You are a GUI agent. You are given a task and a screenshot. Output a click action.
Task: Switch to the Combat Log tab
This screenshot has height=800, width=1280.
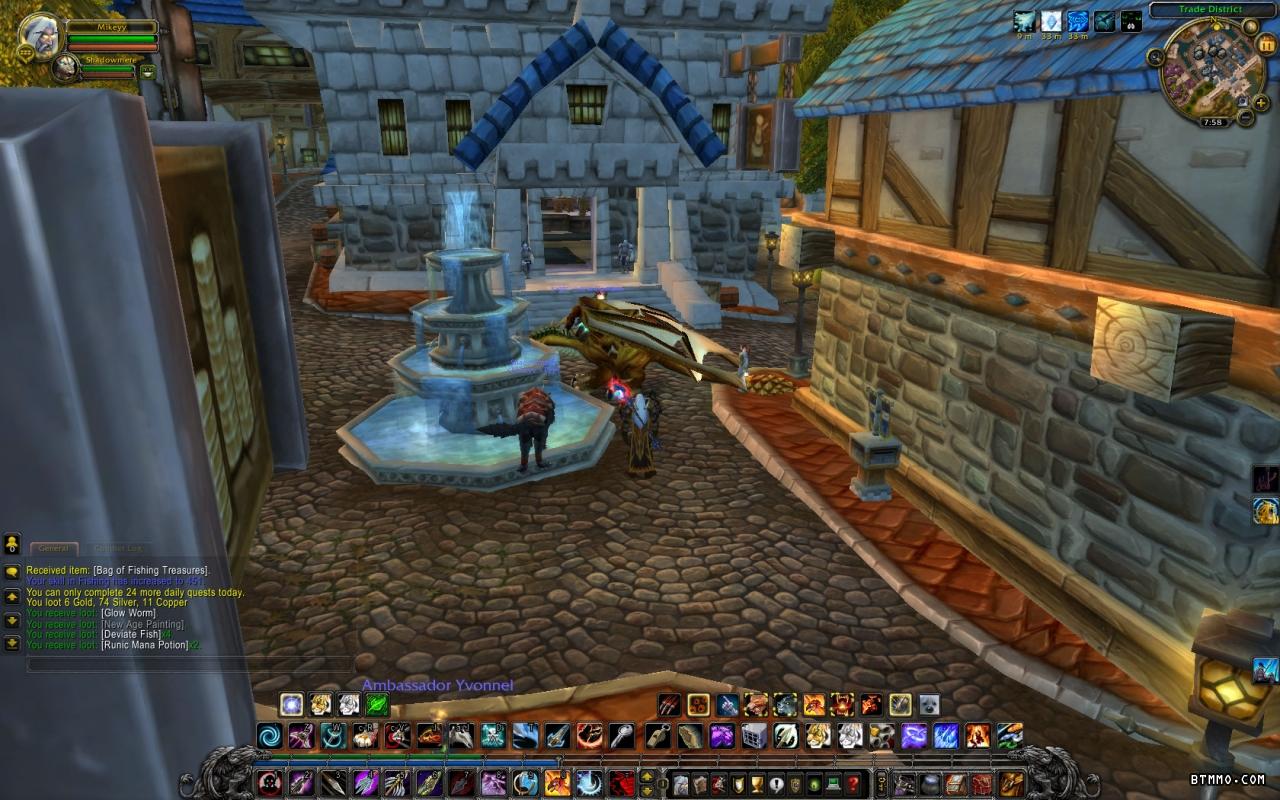pyautogui.click(x=117, y=548)
